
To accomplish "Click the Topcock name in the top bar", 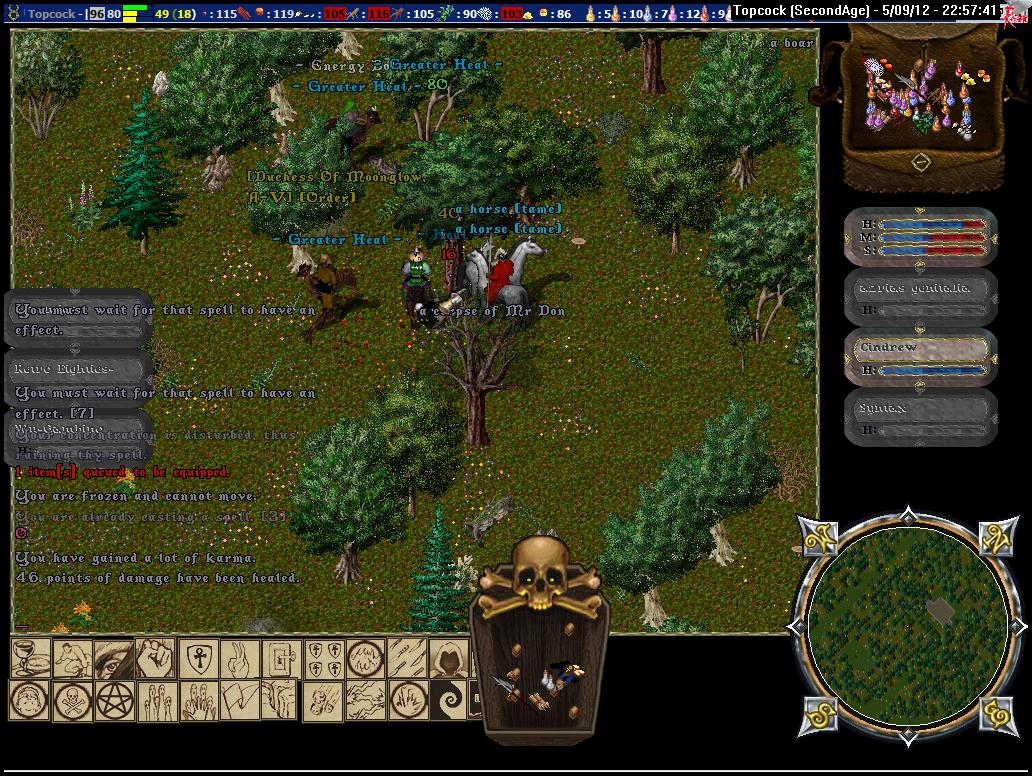I will tap(54, 14).
